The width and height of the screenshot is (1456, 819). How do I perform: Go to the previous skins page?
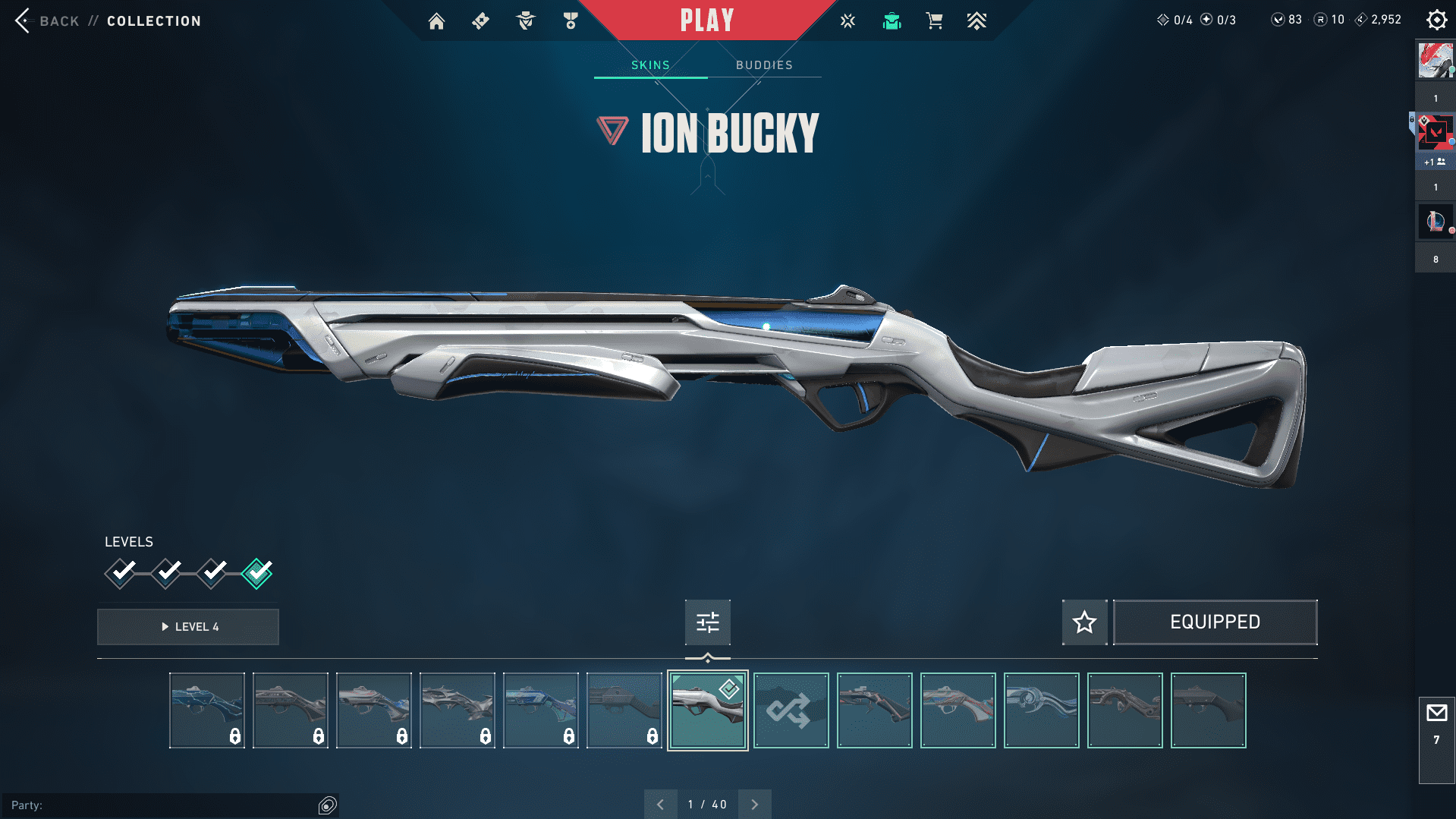661,805
